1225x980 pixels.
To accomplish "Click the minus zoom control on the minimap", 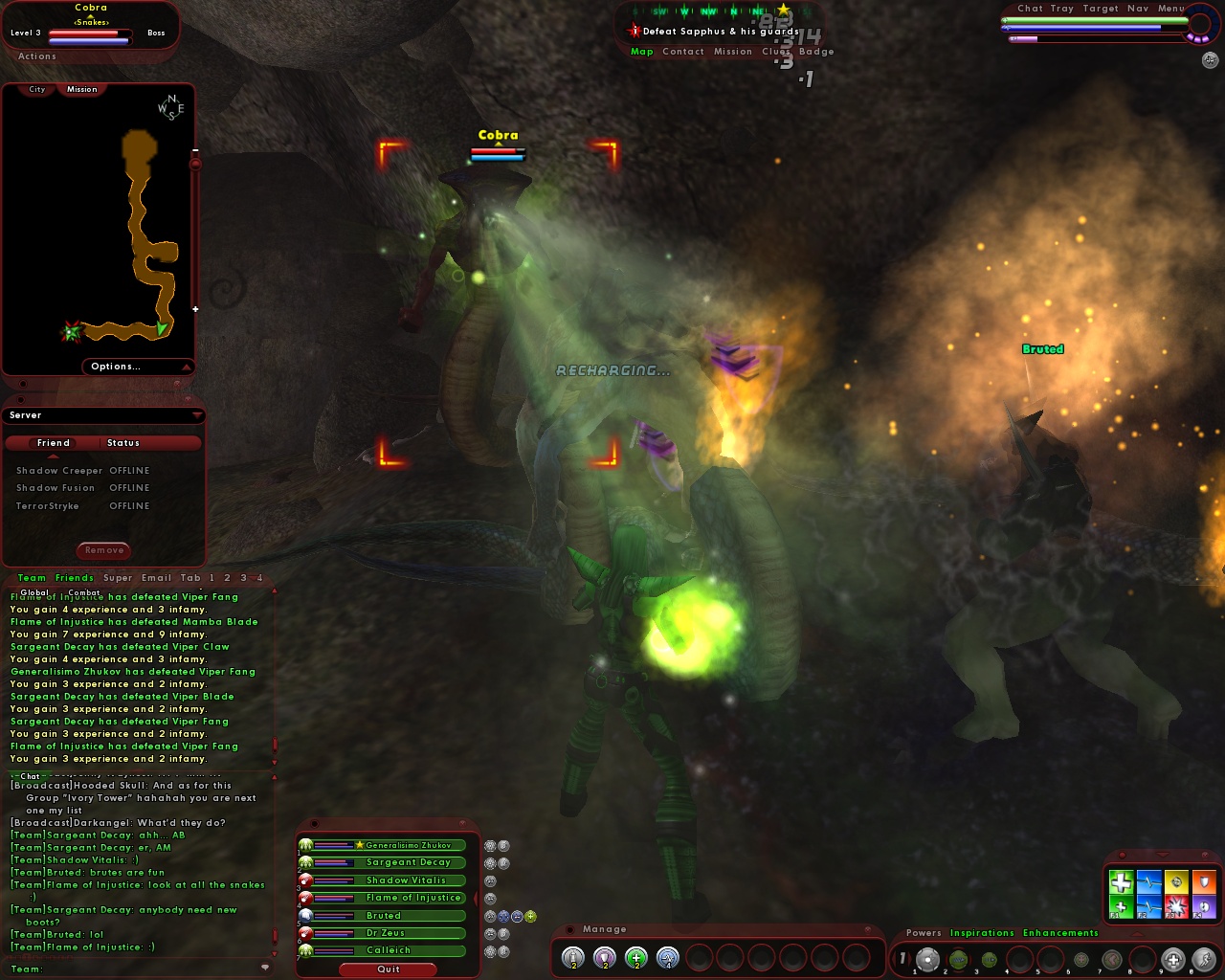I will click(x=197, y=149).
